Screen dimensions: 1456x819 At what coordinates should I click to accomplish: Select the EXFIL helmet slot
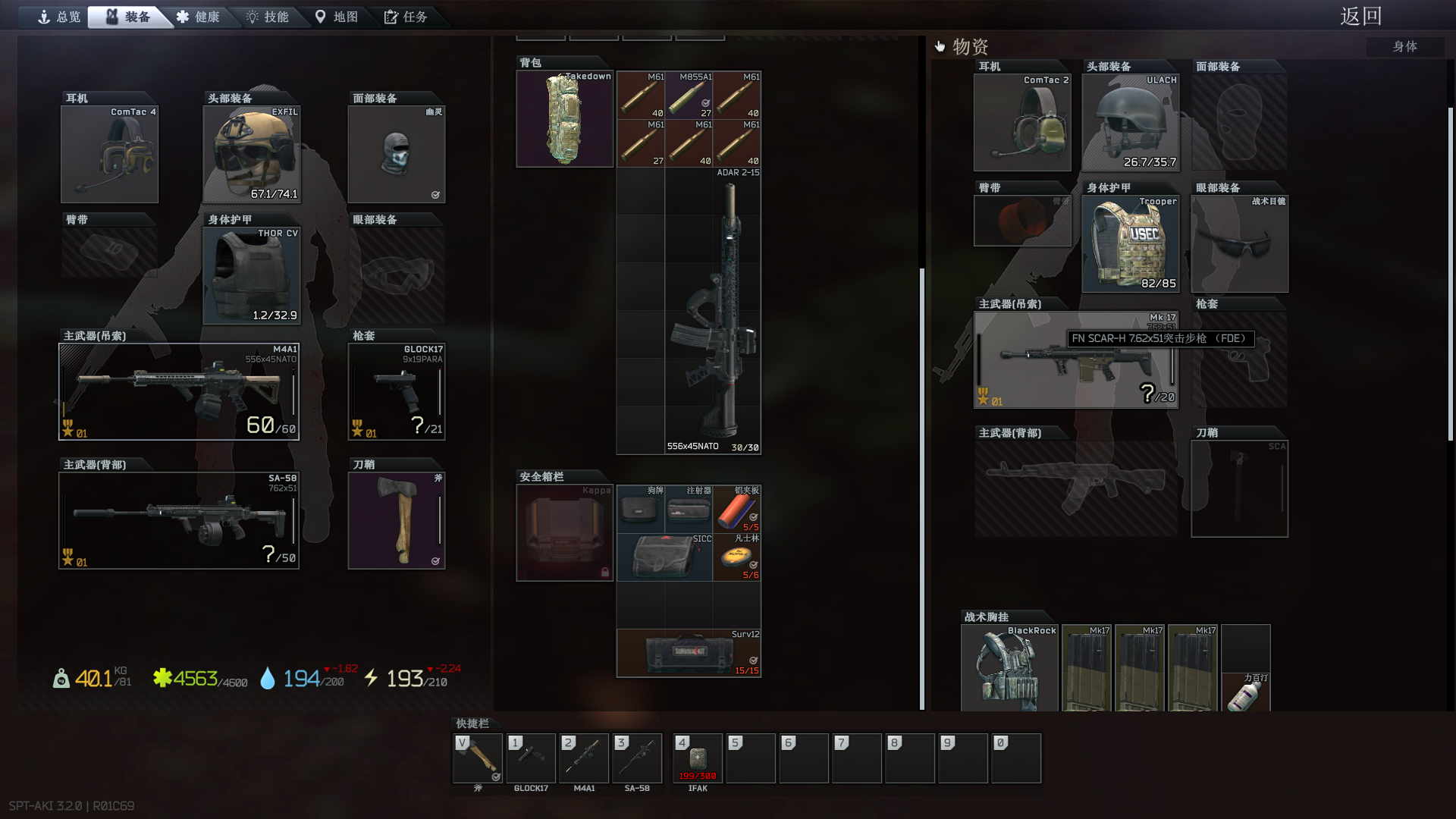pos(252,155)
